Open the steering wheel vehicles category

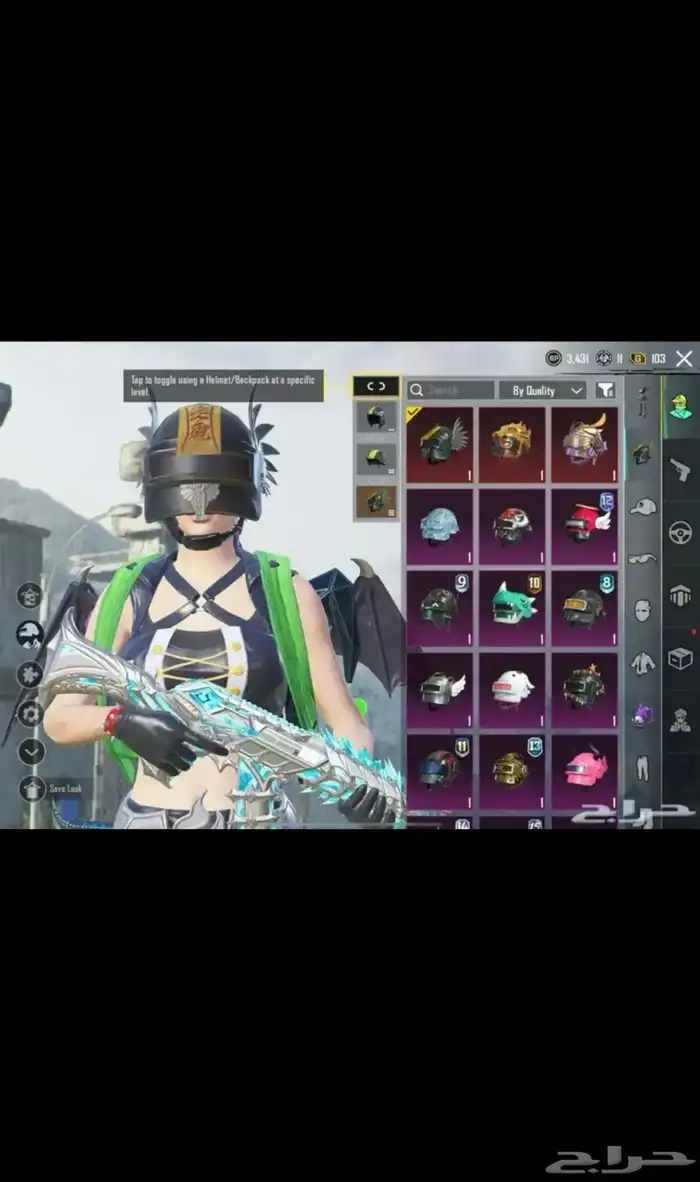pos(680,532)
